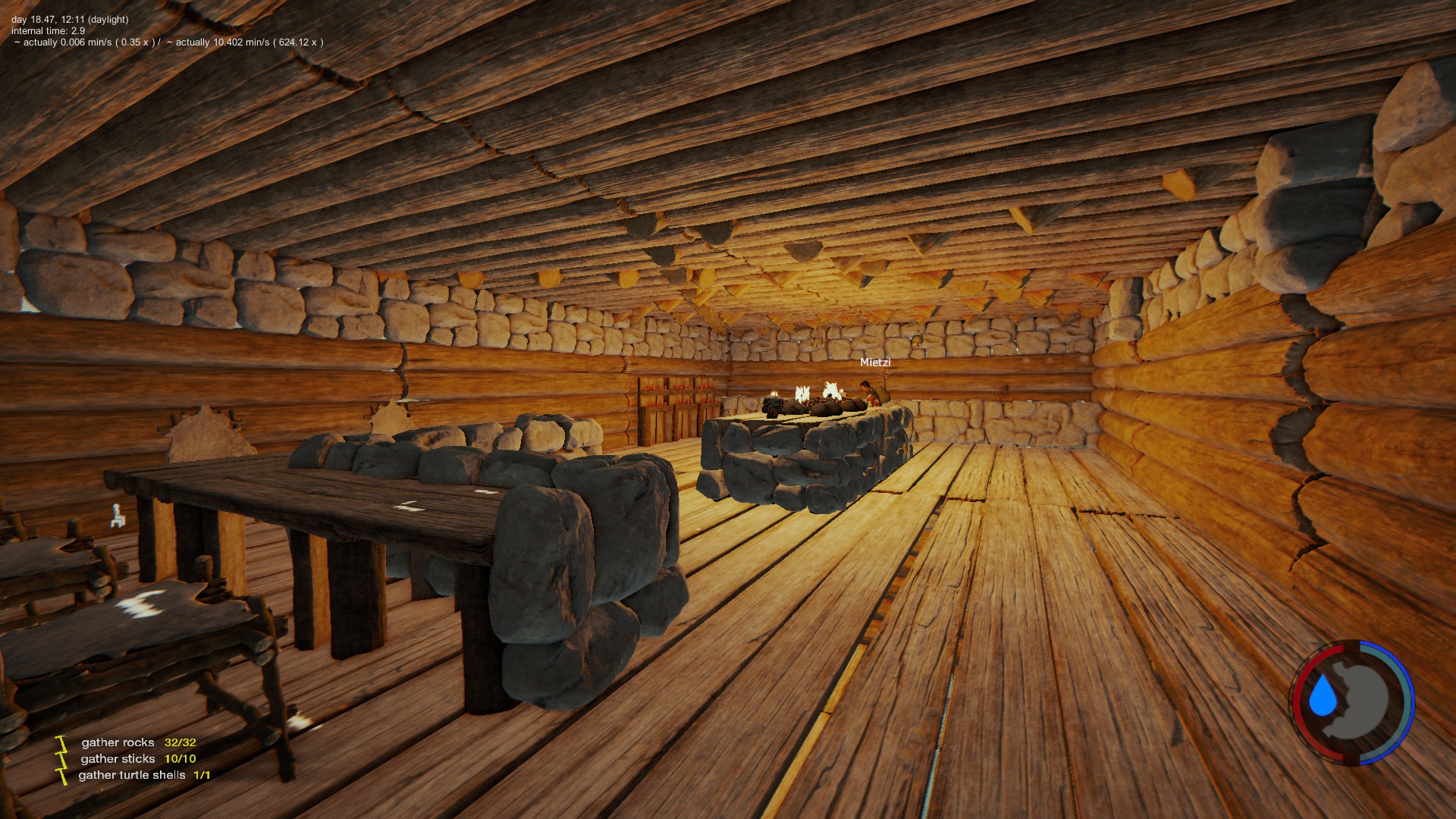Expand the internal time readout
This screenshot has width=1456, height=819.
pos(47,31)
